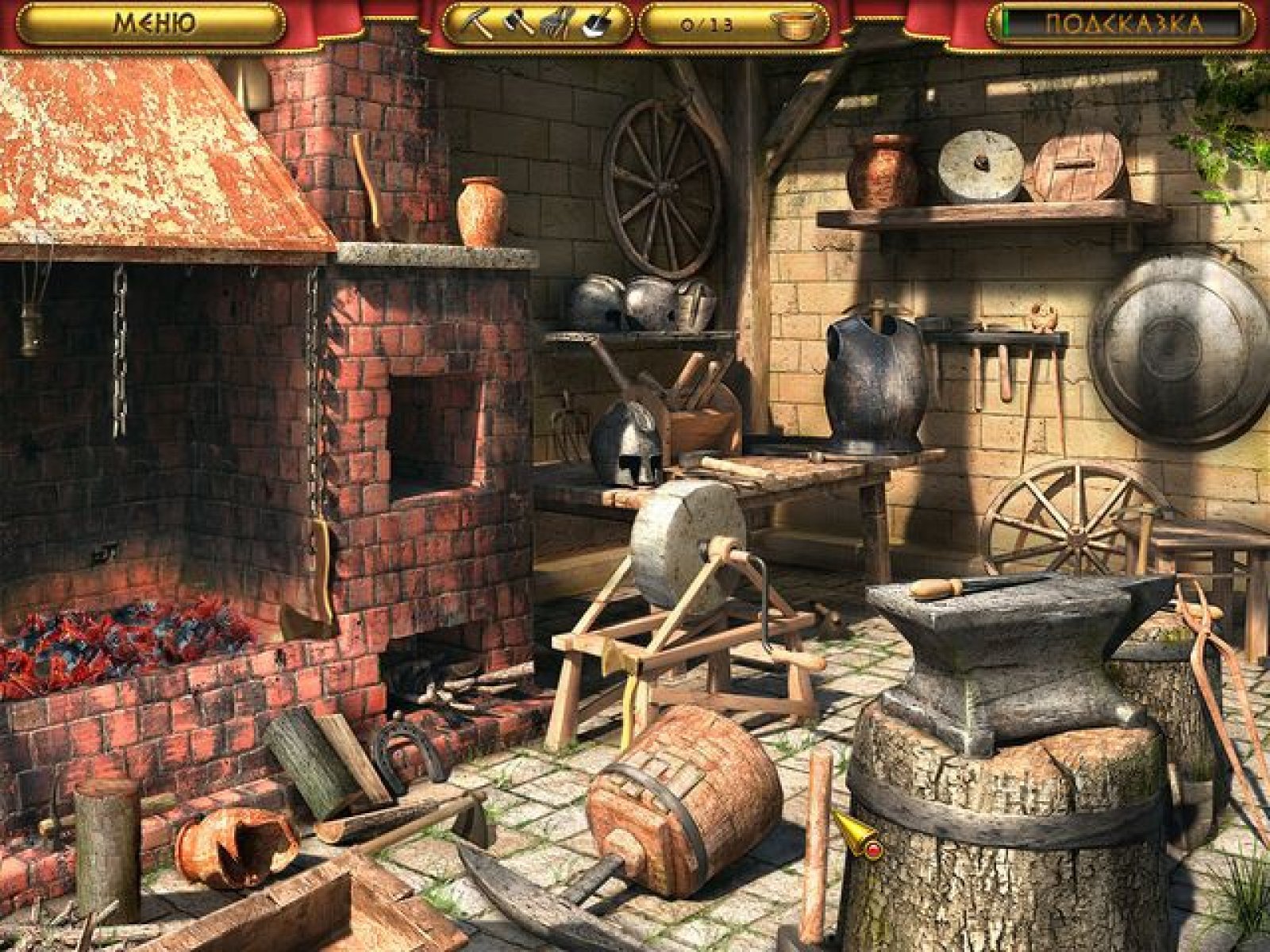Select the pickaxe tool icon
Viewport: 1270px width, 952px height.
(479, 24)
